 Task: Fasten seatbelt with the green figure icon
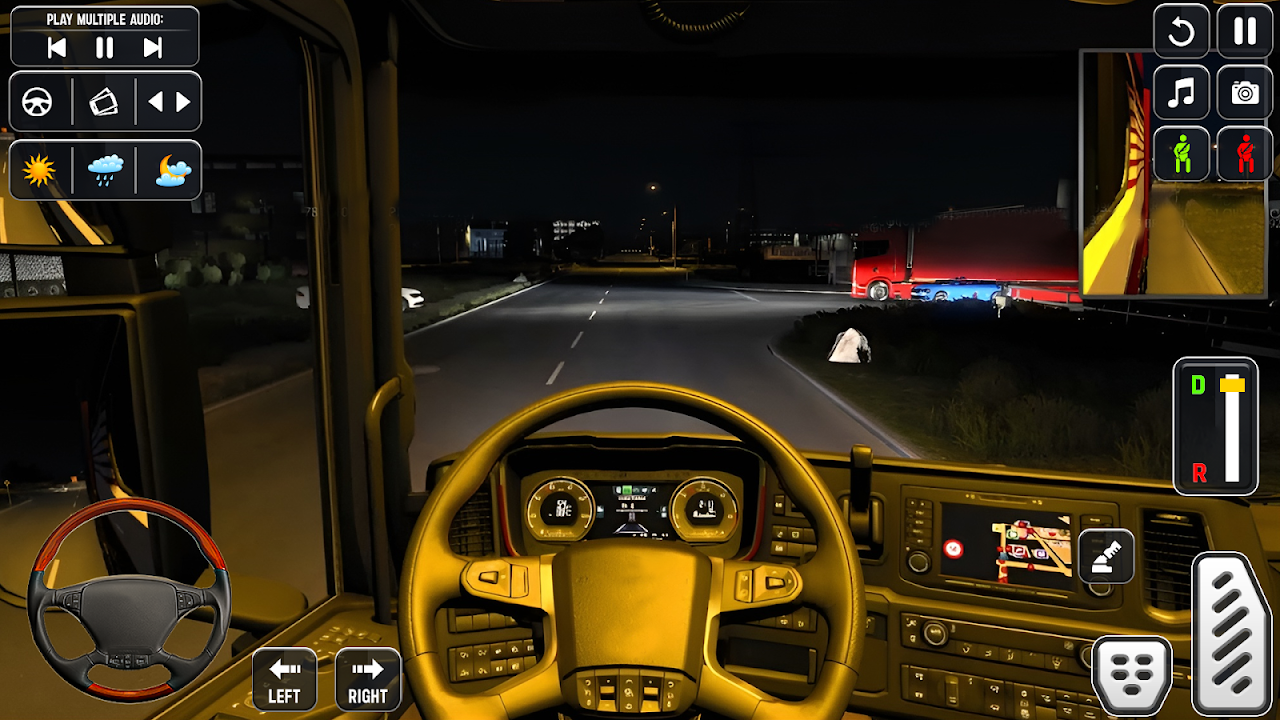(1181, 155)
